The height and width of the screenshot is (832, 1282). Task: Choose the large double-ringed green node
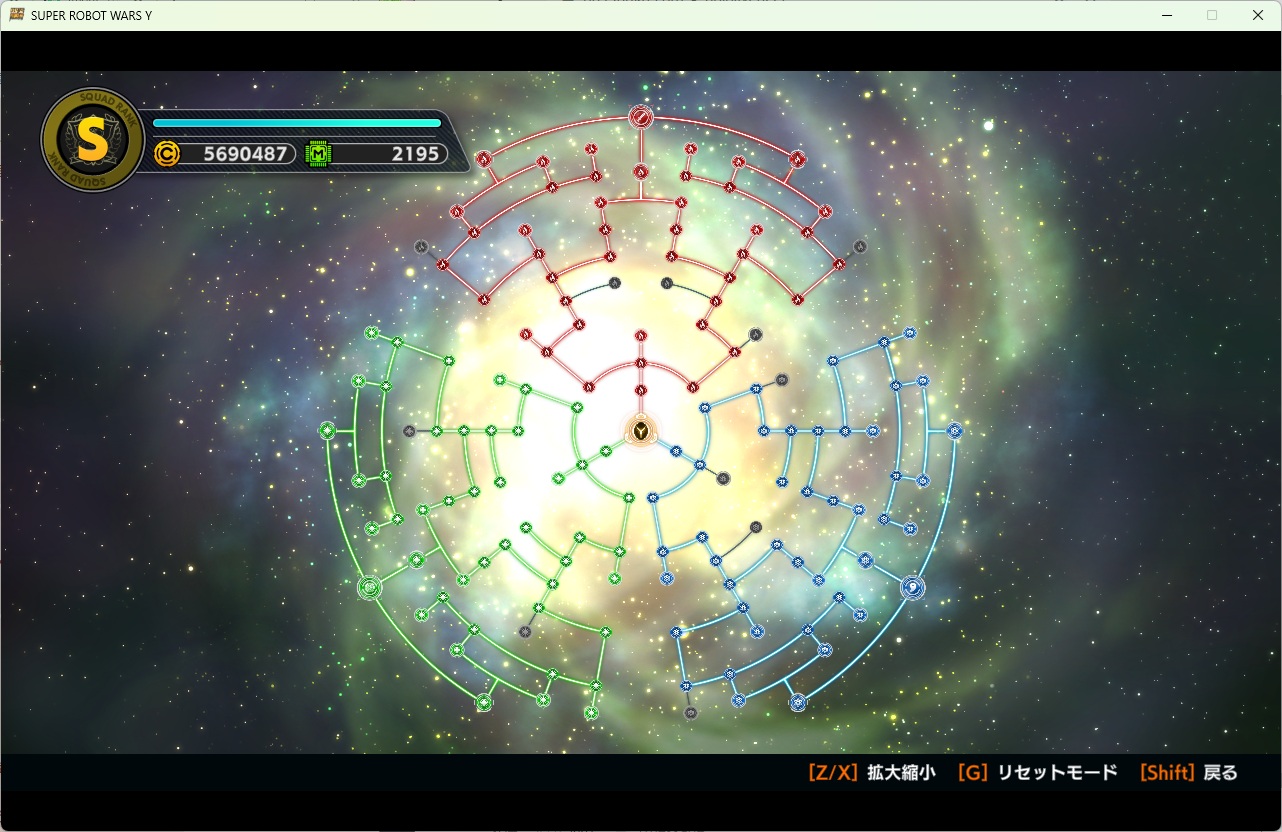coord(370,588)
